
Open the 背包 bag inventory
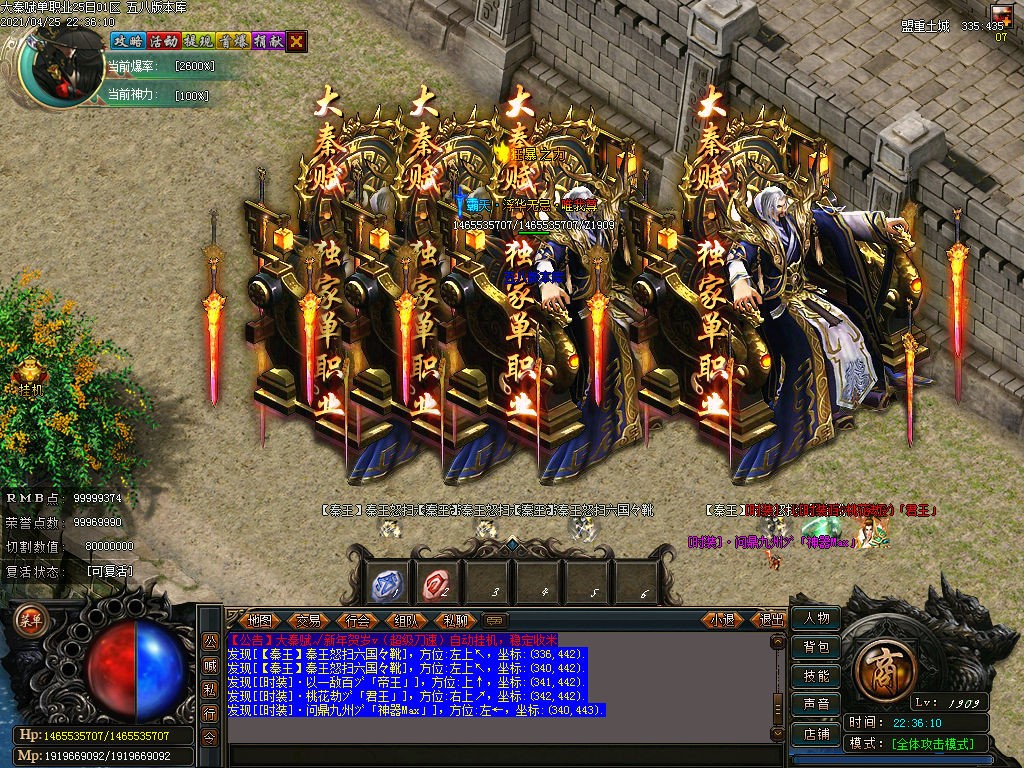[816, 647]
